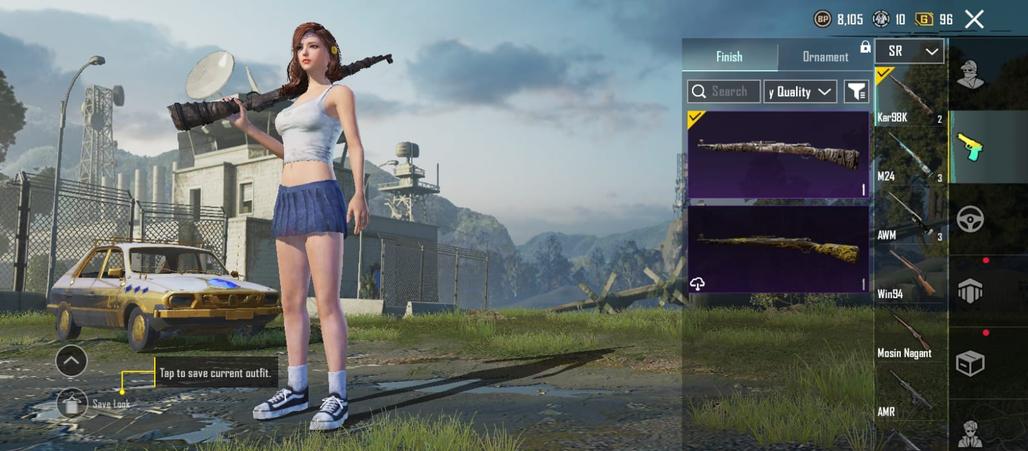Choose the yellow patterned rifle finish
This screenshot has width=1028, height=451.
click(778, 248)
